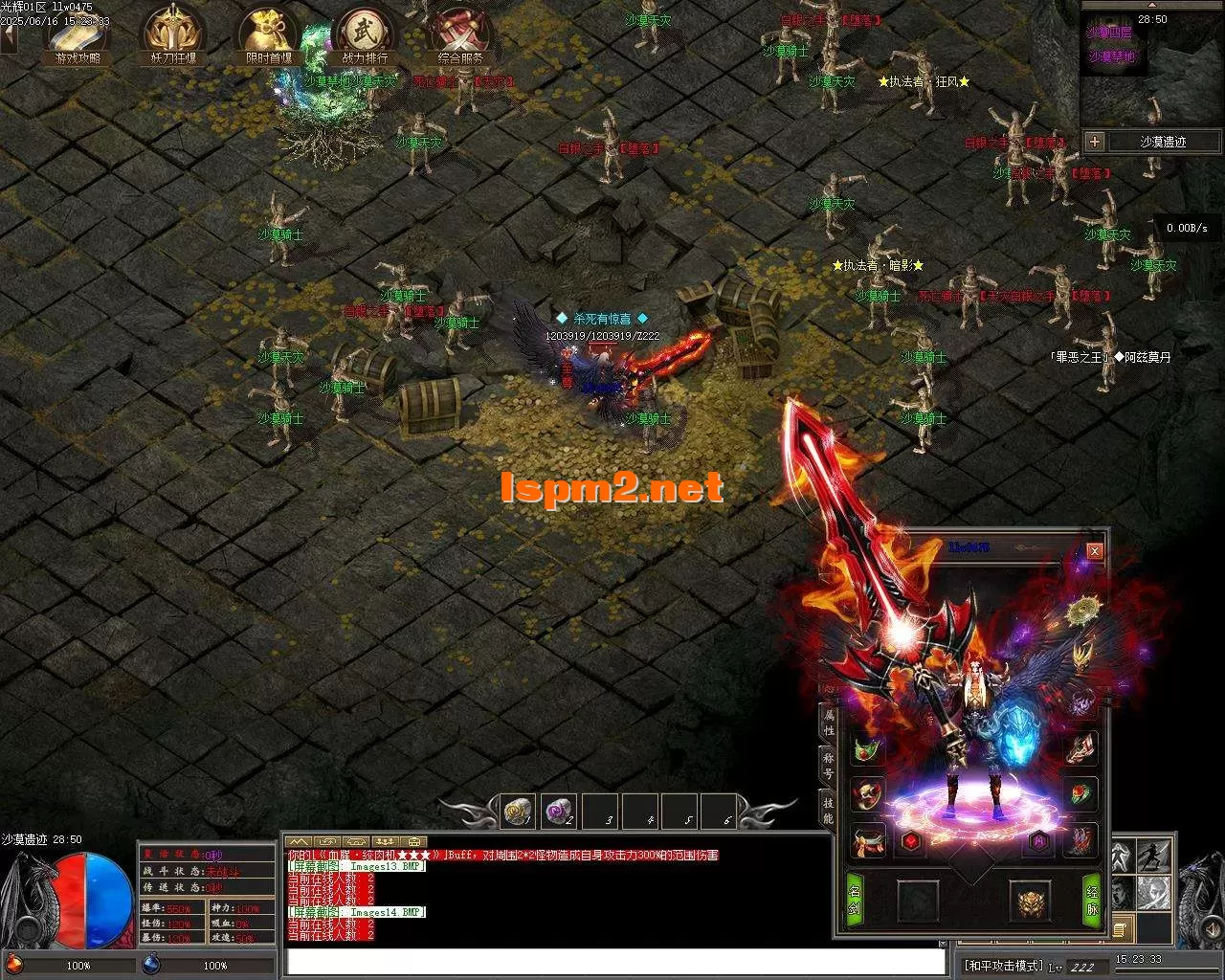This screenshot has height=980, width=1225.
Task: Close the character equipment panel
Action: (1095, 550)
